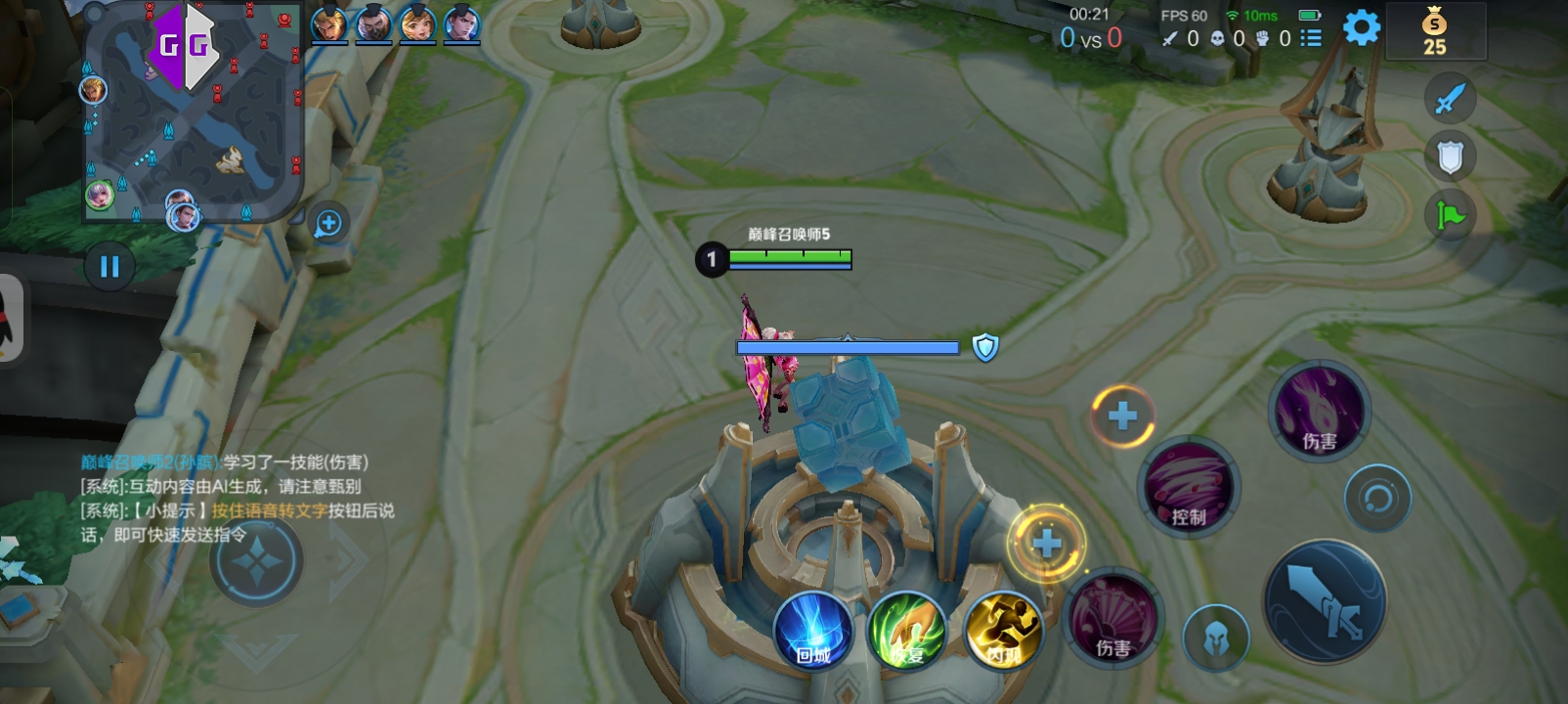Activate the 控制 control skill
Viewport: 1568px width, 704px height.
(x=1189, y=488)
